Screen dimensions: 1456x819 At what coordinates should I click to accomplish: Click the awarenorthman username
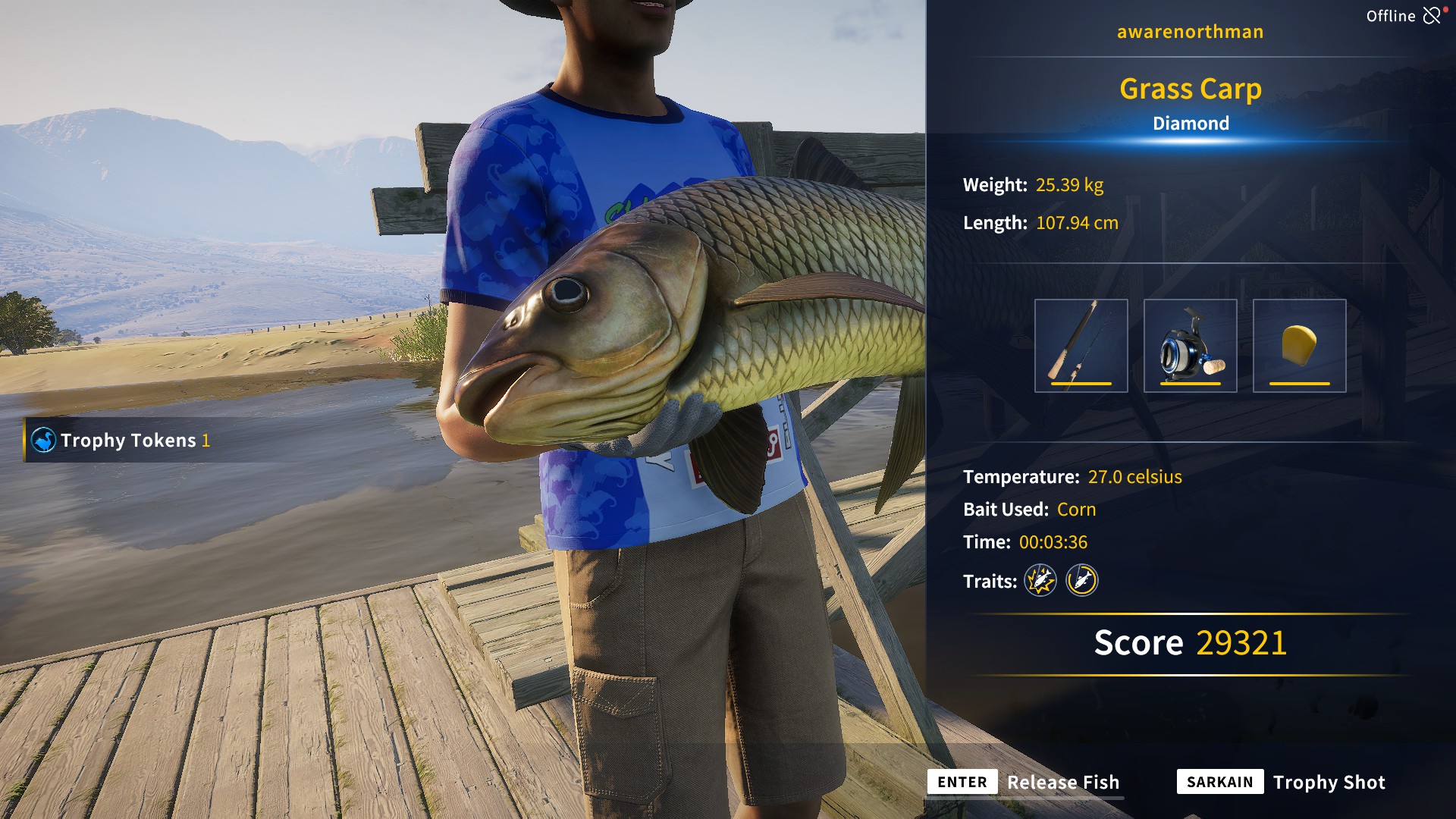1190,31
